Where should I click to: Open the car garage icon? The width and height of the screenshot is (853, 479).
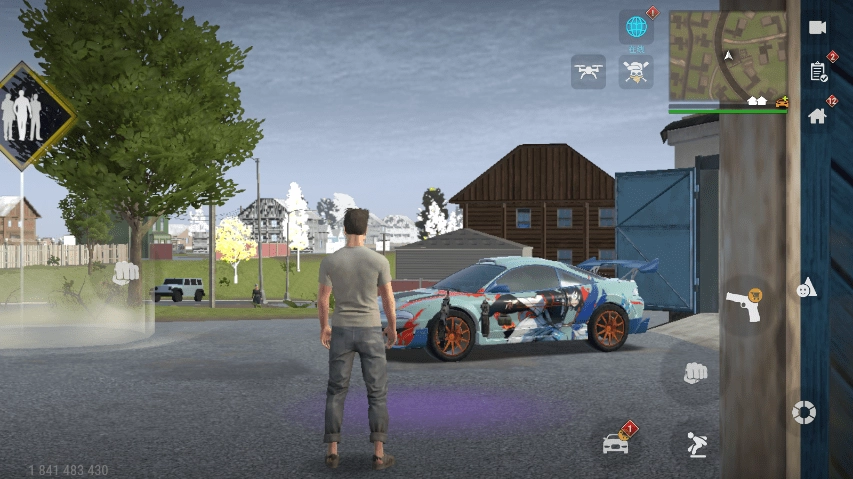[616, 441]
